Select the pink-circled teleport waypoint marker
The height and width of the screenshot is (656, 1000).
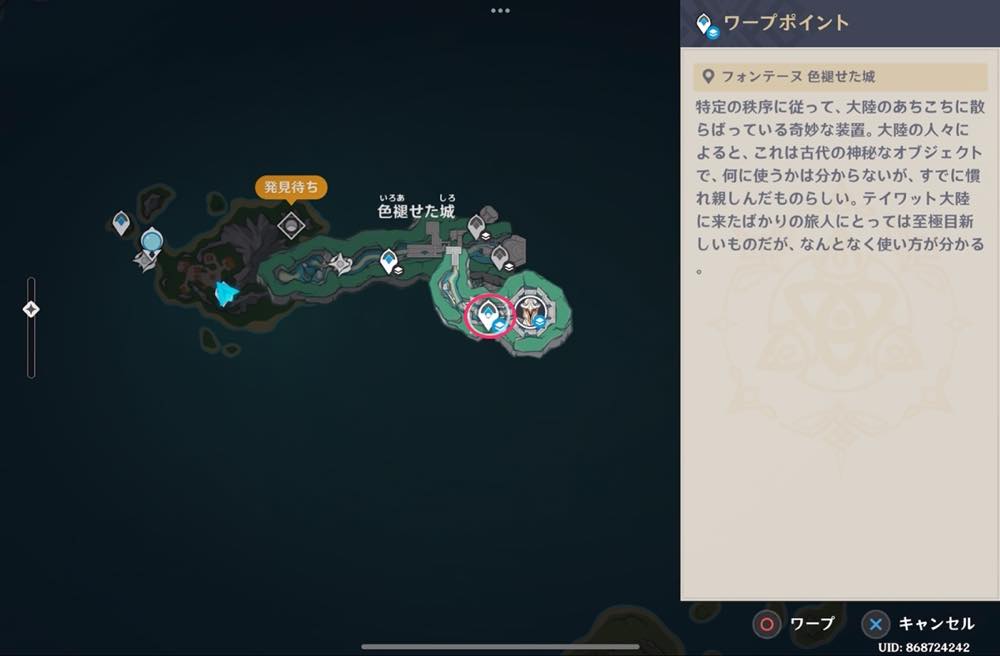click(489, 316)
